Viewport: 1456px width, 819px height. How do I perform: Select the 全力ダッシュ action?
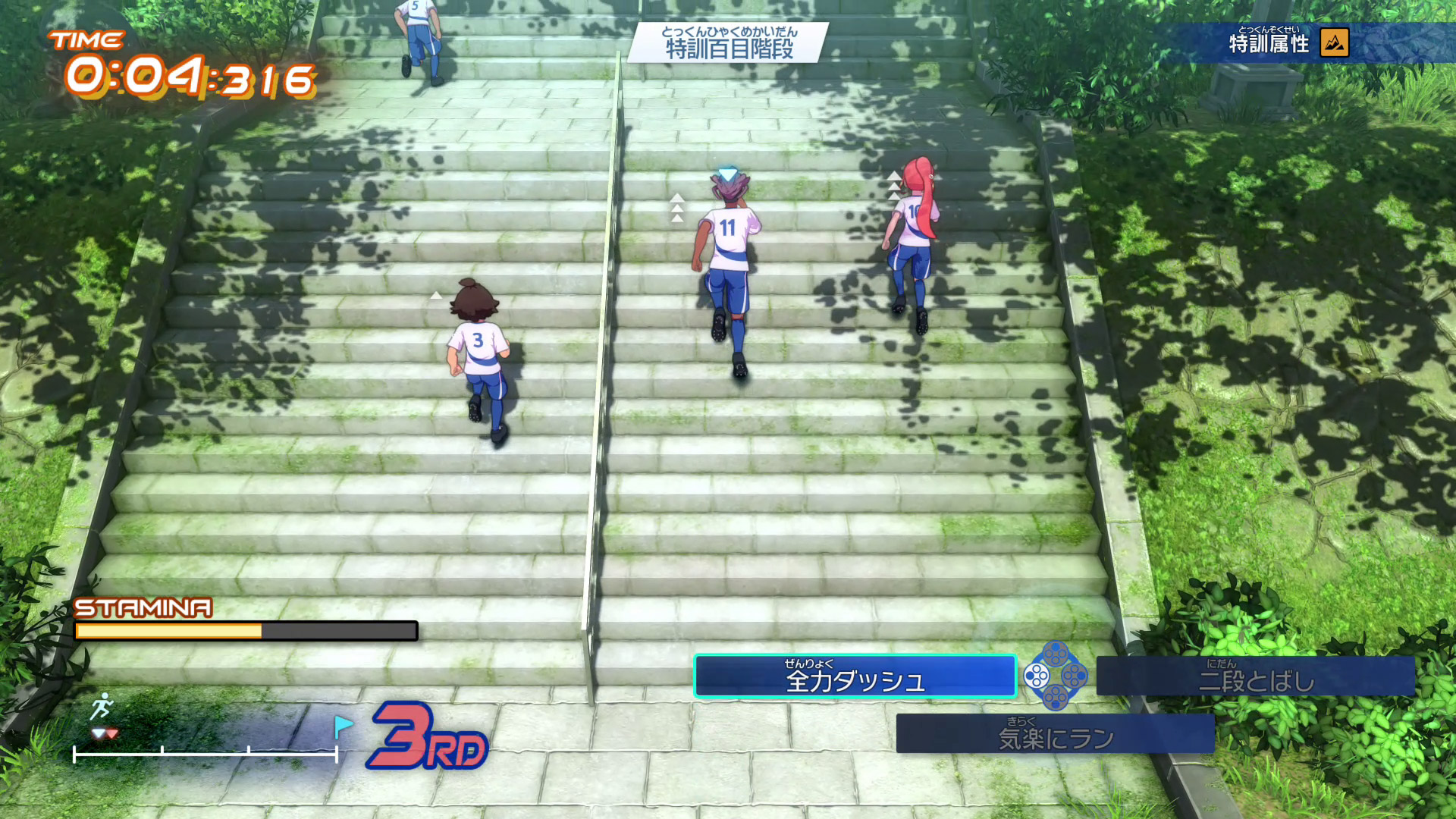(855, 676)
